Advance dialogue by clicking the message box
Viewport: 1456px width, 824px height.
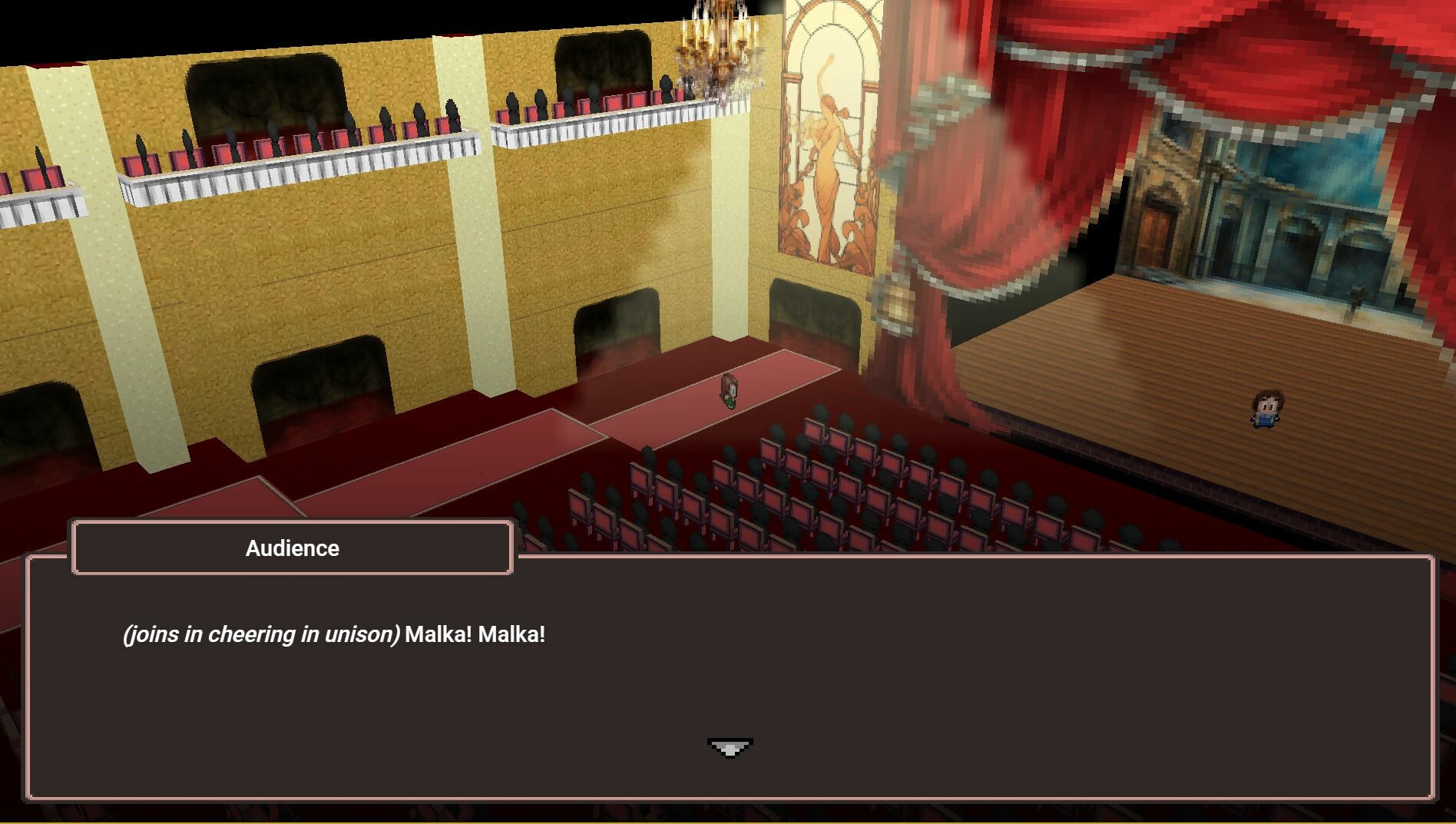728,676
